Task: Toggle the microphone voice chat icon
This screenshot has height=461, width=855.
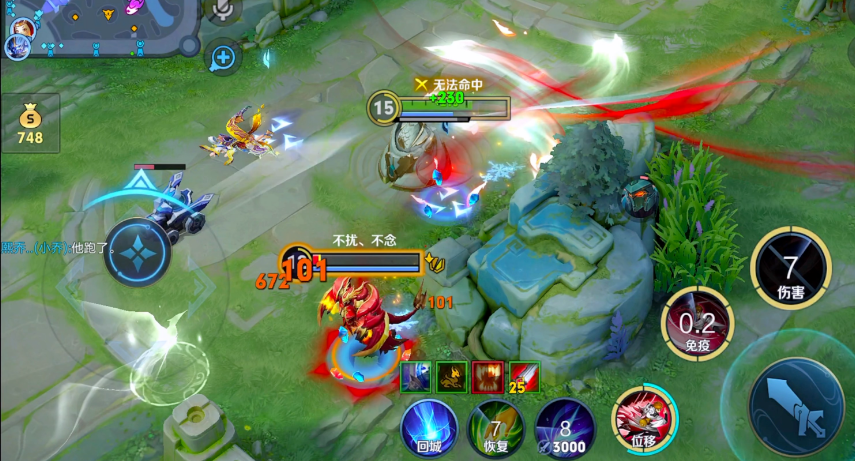Action: 223,10
